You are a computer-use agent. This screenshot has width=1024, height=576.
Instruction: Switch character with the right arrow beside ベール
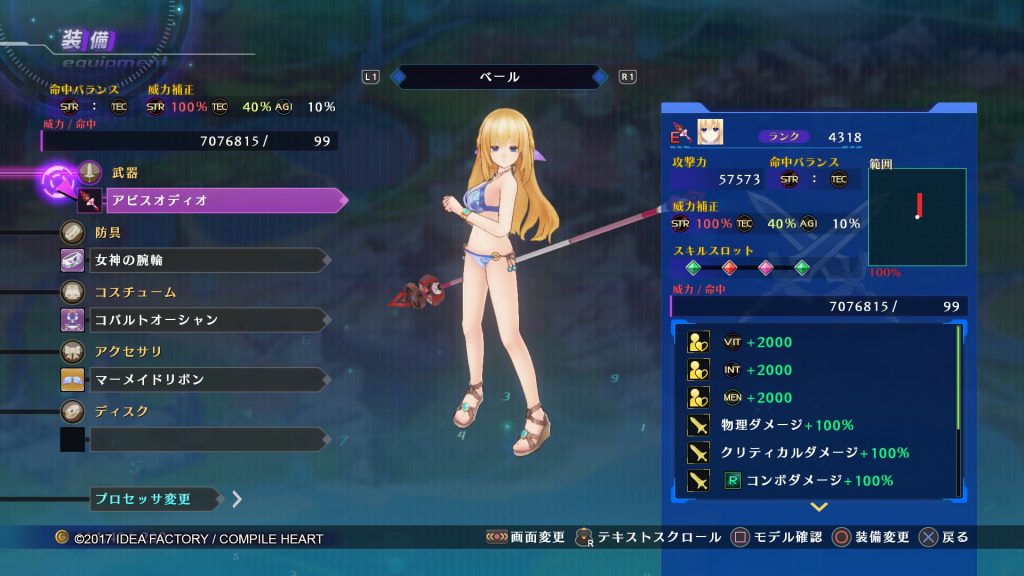[x=599, y=77]
